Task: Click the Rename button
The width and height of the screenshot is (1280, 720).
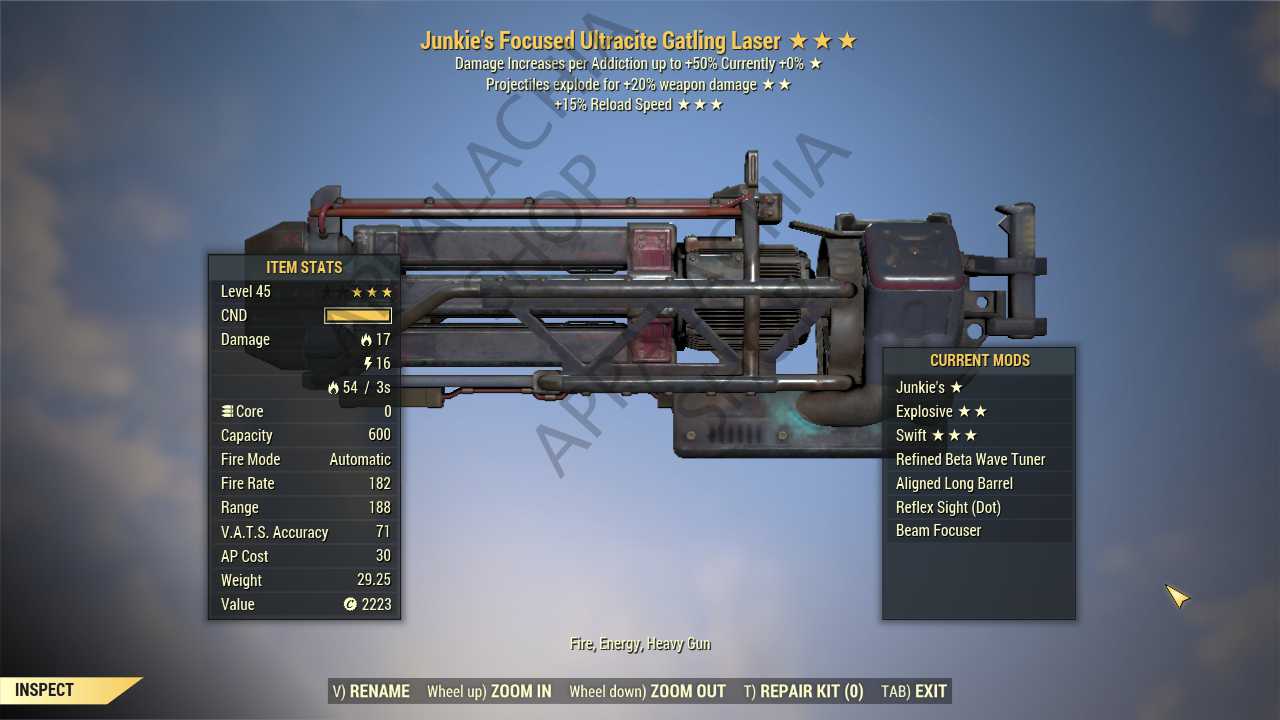Action: (x=370, y=691)
